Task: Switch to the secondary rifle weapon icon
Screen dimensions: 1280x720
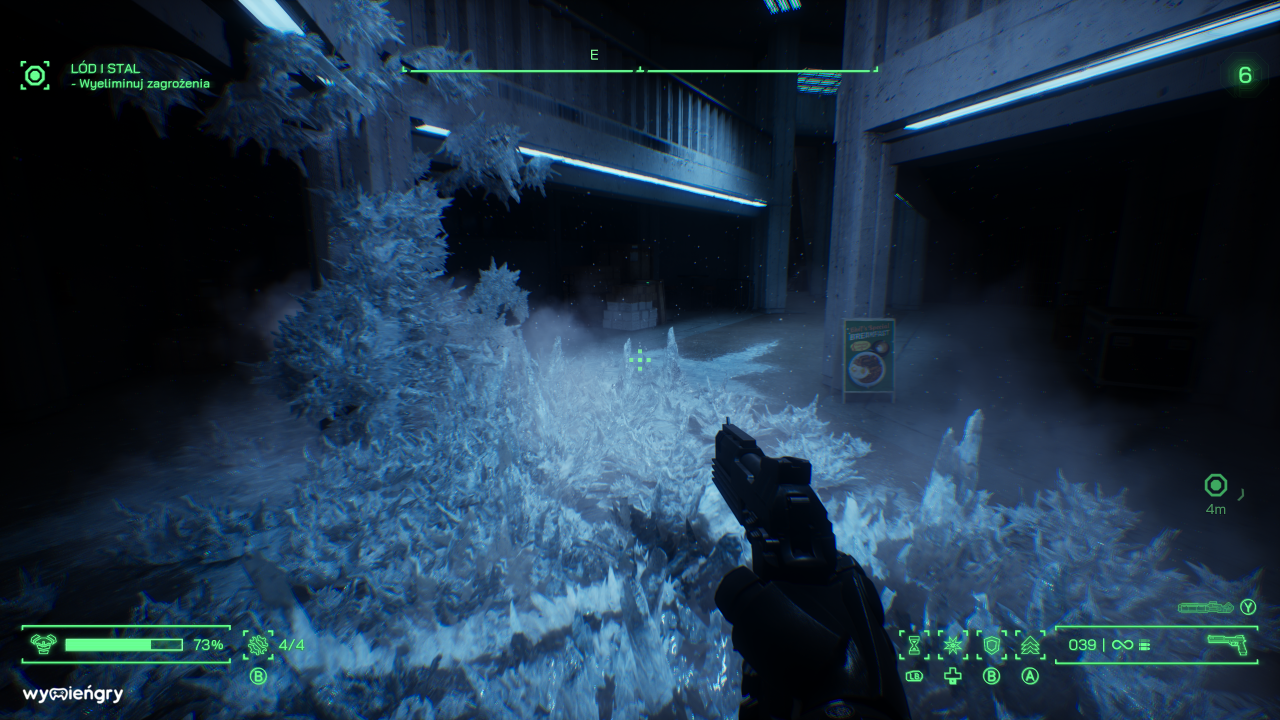Action: 1205,607
